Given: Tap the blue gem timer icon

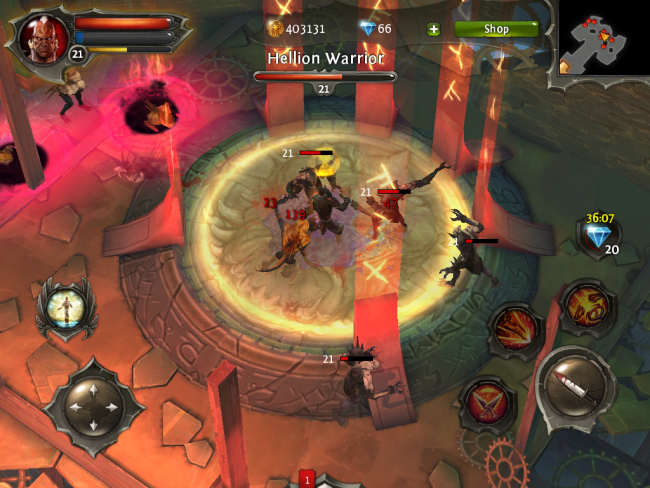Looking at the screenshot, I should tap(599, 237).
